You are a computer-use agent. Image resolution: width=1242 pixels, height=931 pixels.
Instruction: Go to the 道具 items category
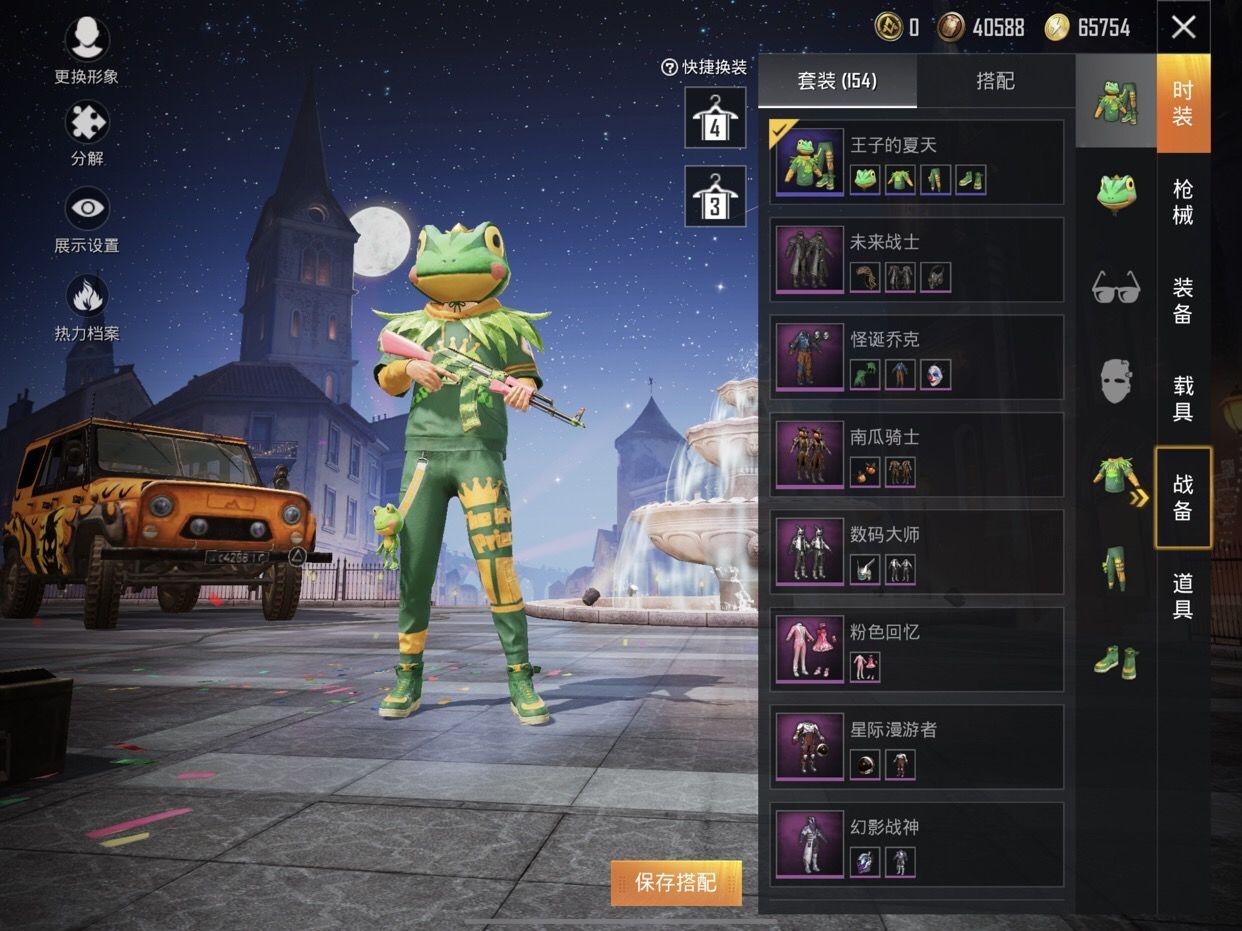point(1183,595)
